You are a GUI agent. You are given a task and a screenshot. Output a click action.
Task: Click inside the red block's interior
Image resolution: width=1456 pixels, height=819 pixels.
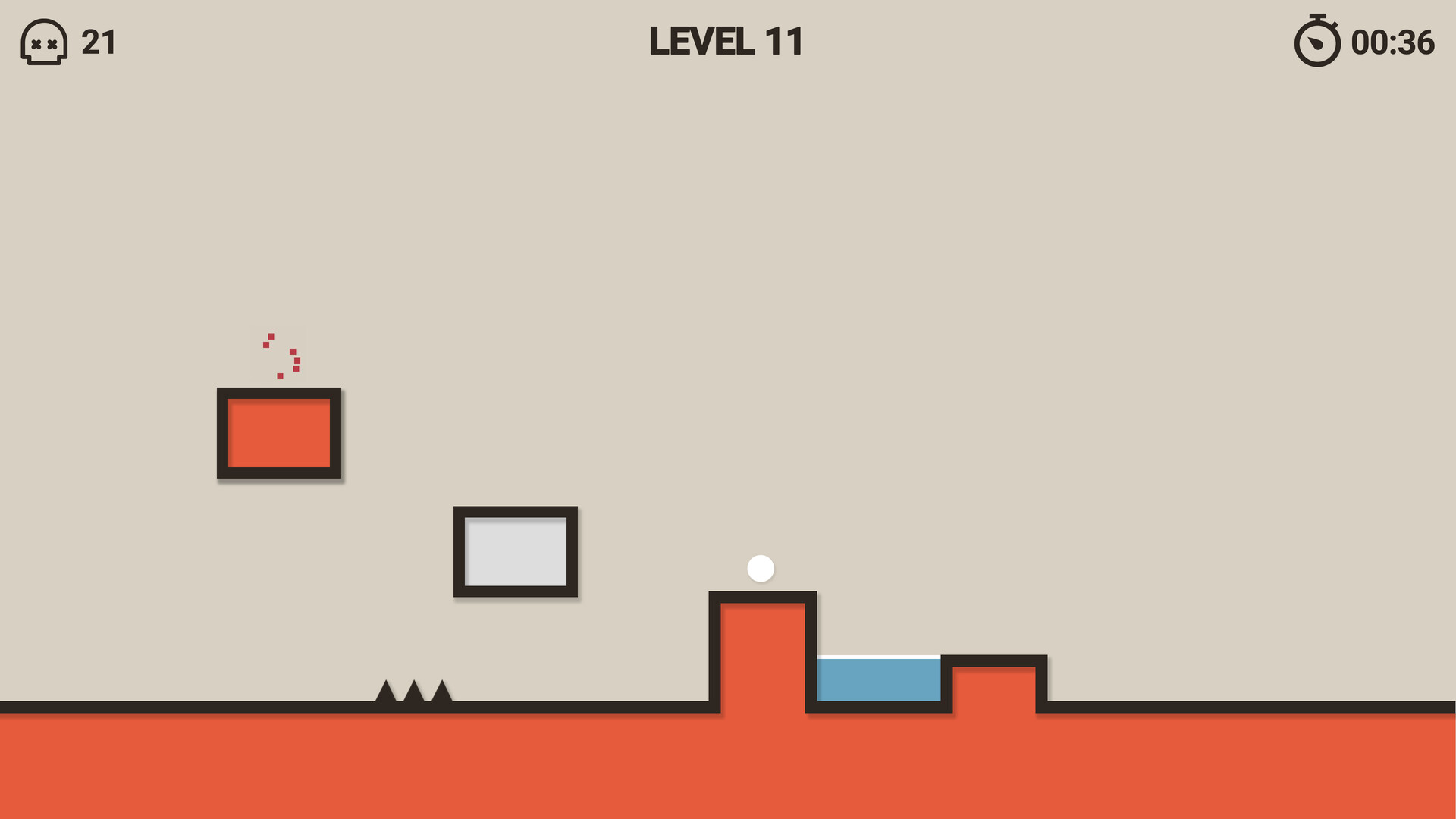(280, 434)
